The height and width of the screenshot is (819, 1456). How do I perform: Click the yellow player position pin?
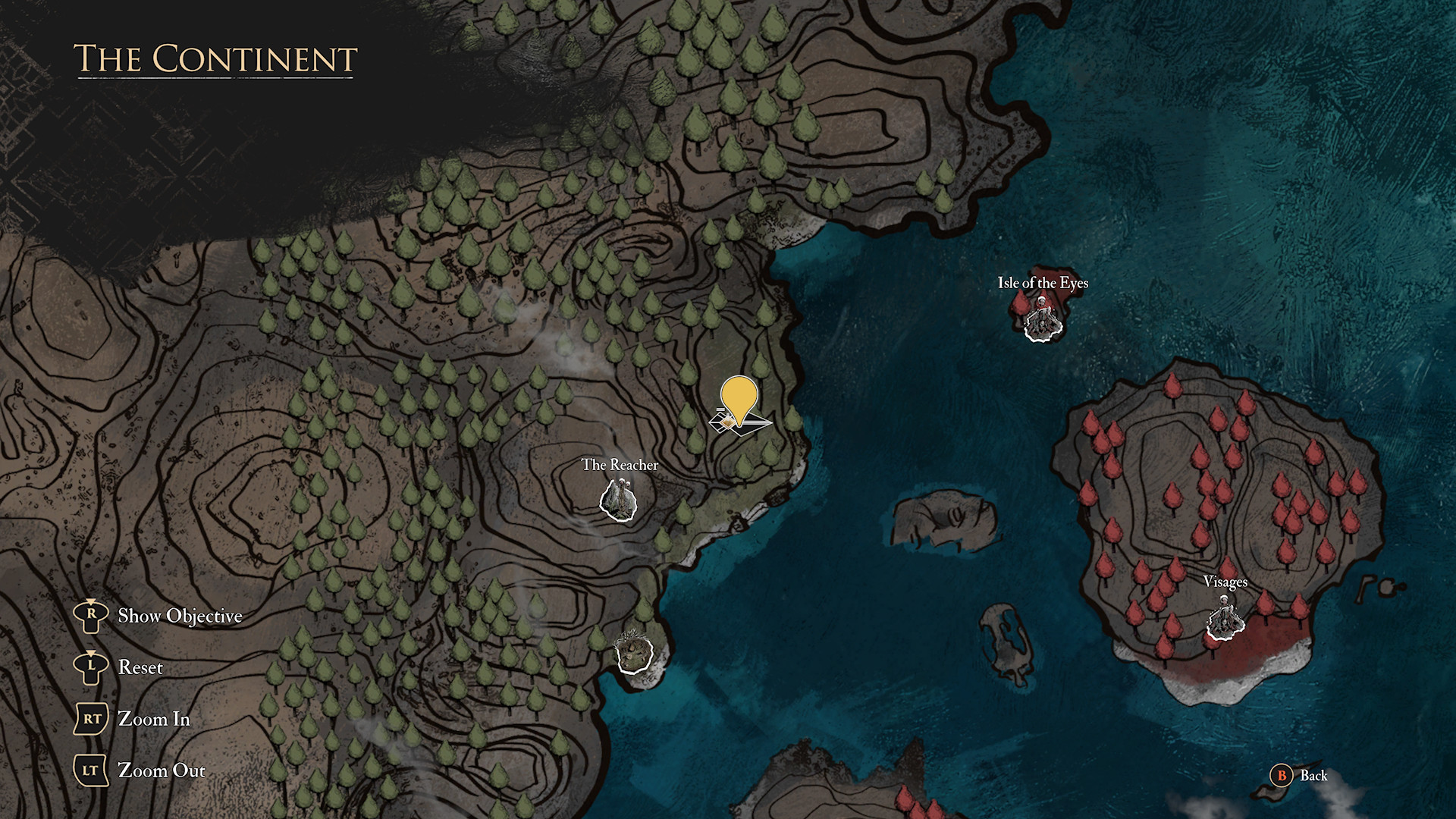739,398
